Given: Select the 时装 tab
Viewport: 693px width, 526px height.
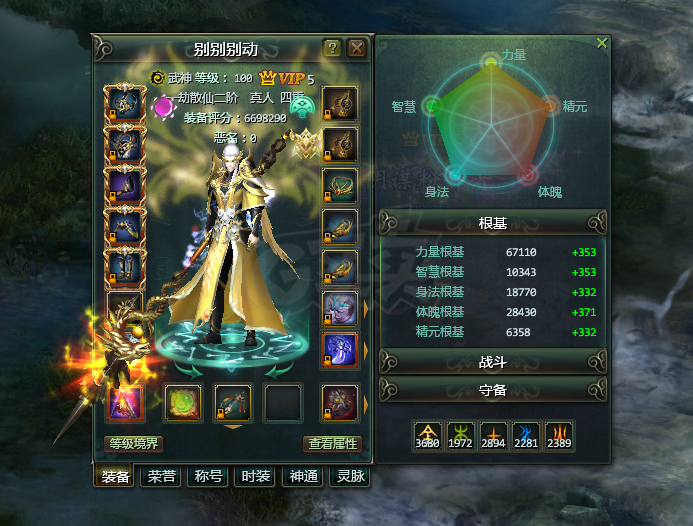Looking at the screenshot, I should click(x=255, y=477).
